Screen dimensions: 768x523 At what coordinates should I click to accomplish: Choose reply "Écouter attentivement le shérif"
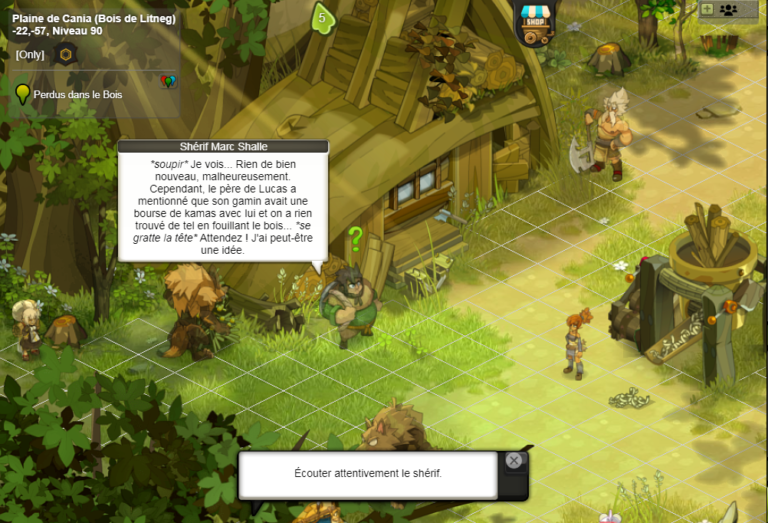(367, 474)
